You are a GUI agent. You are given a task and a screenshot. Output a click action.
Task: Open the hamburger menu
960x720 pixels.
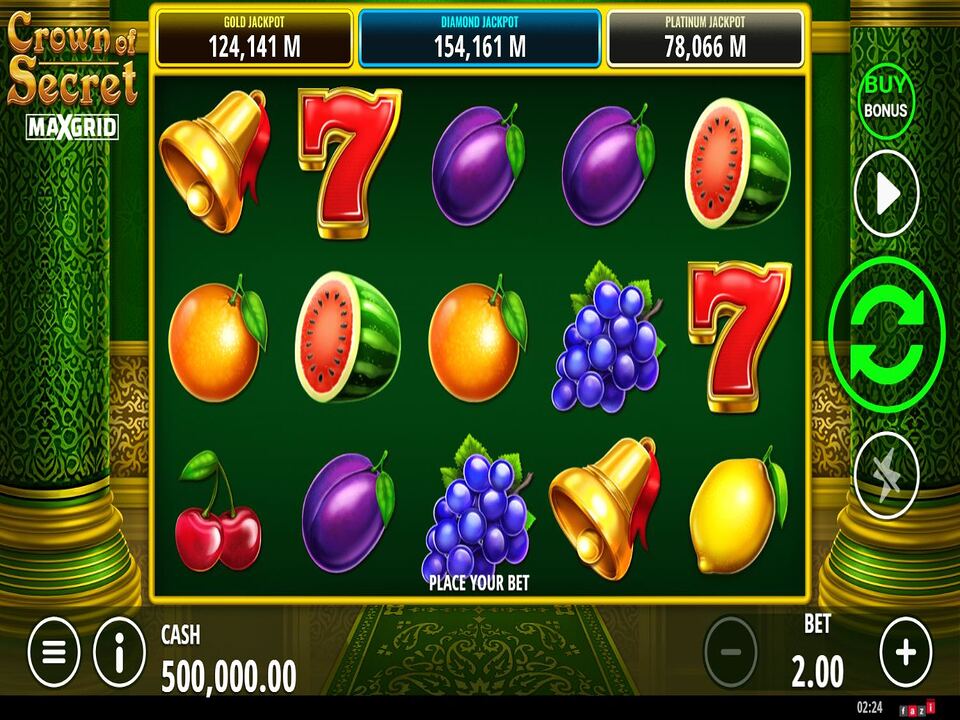pos(54,653)
